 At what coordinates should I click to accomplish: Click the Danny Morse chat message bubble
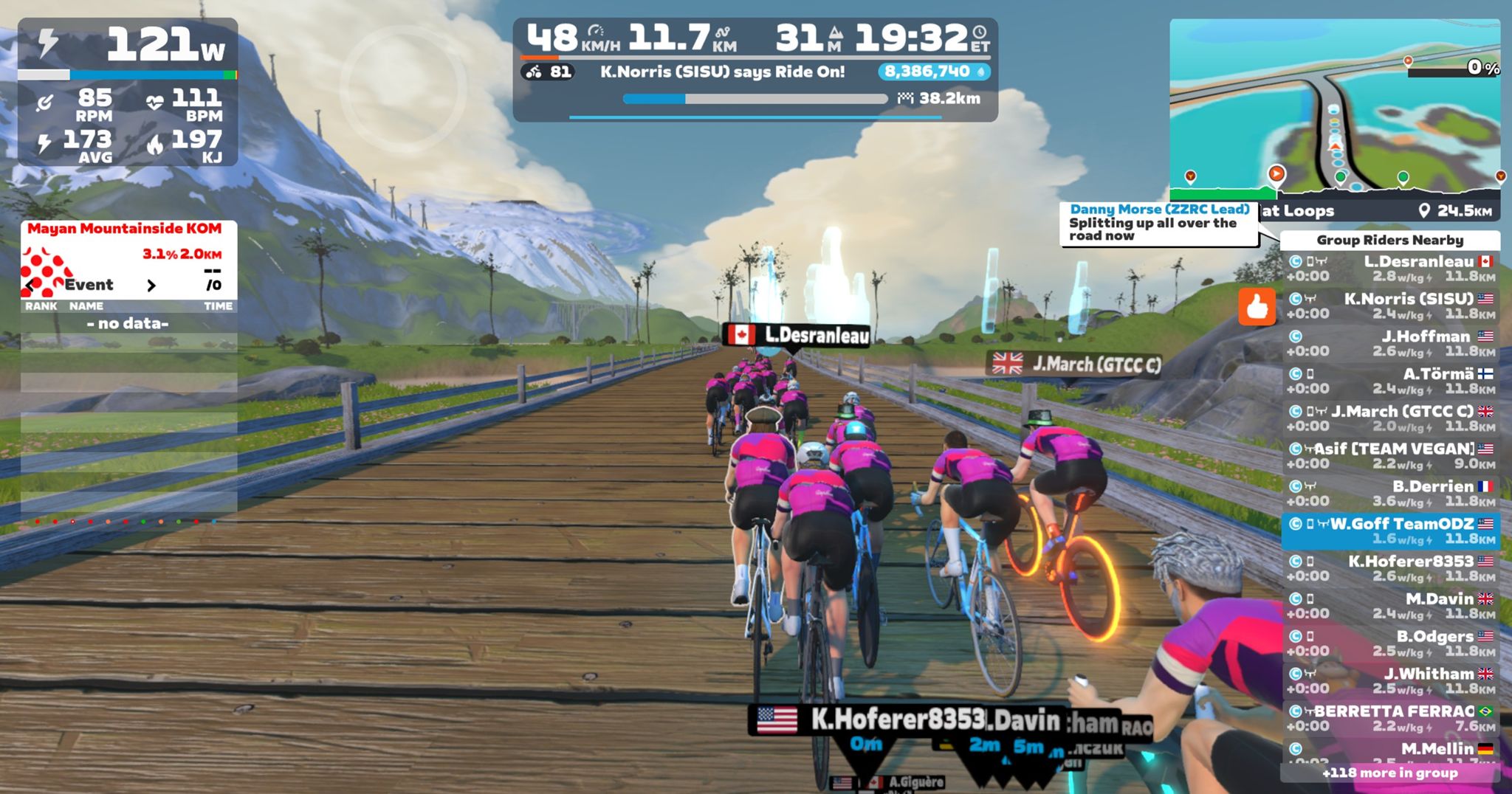coord(1158,223)
